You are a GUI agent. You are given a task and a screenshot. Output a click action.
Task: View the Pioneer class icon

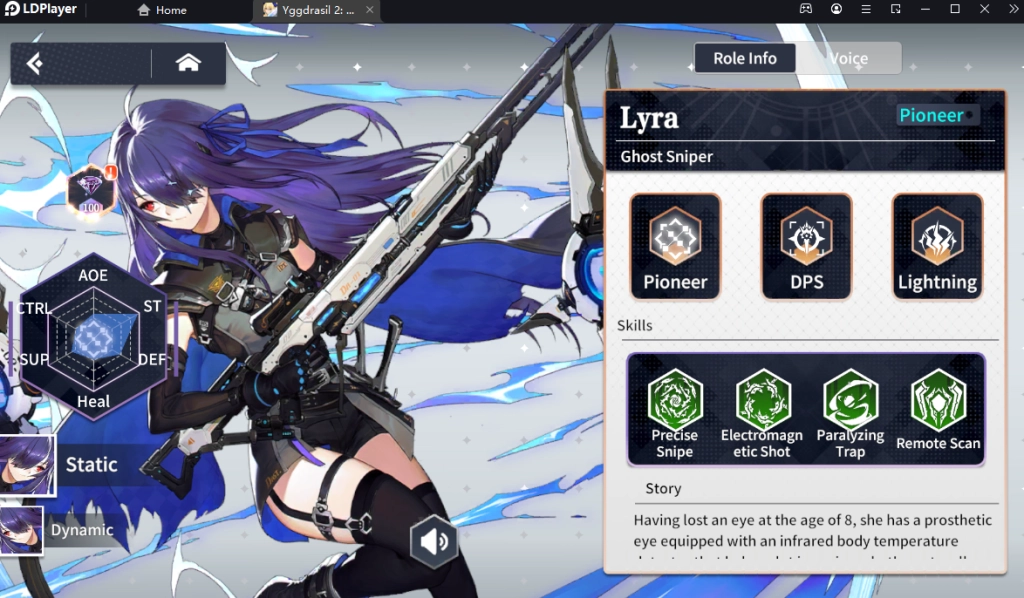click(x=675, y=246)
